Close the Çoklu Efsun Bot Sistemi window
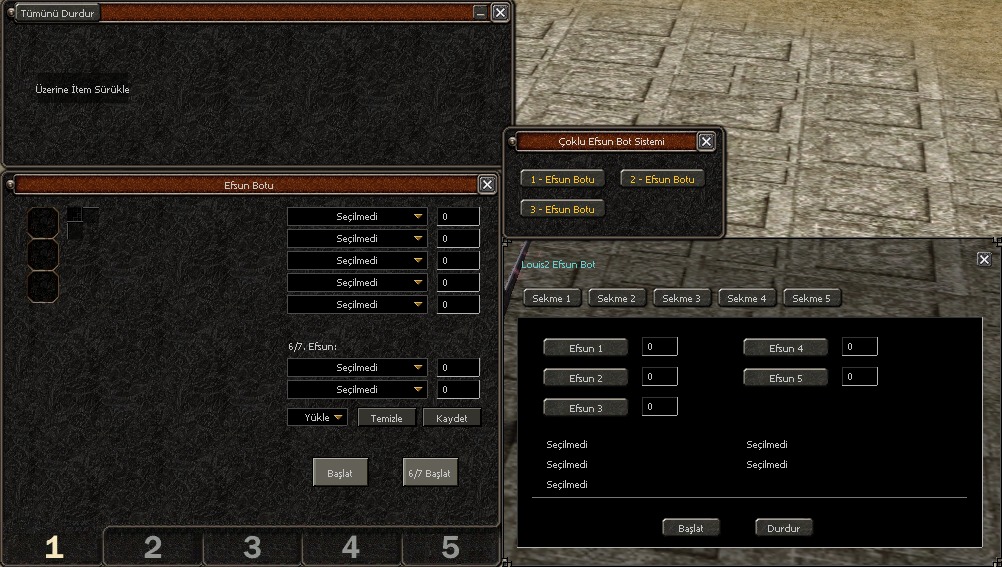Image resolution: width=1002 pixels, height=567 pixels. [x=706, y=142]
